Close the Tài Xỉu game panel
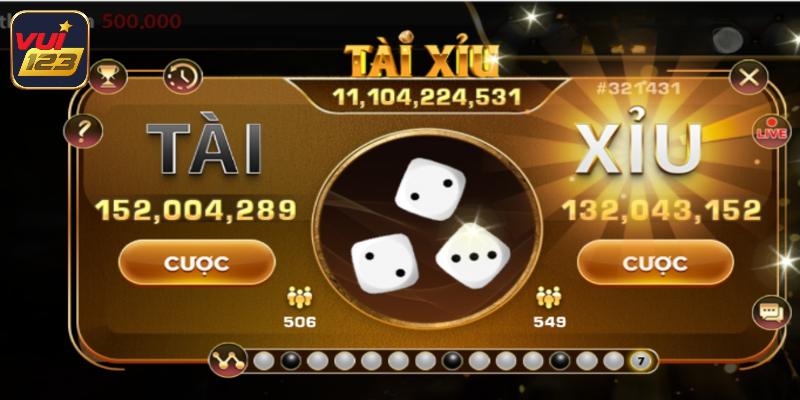This screenshot has height=400, width=800. (x=746, y=76)
